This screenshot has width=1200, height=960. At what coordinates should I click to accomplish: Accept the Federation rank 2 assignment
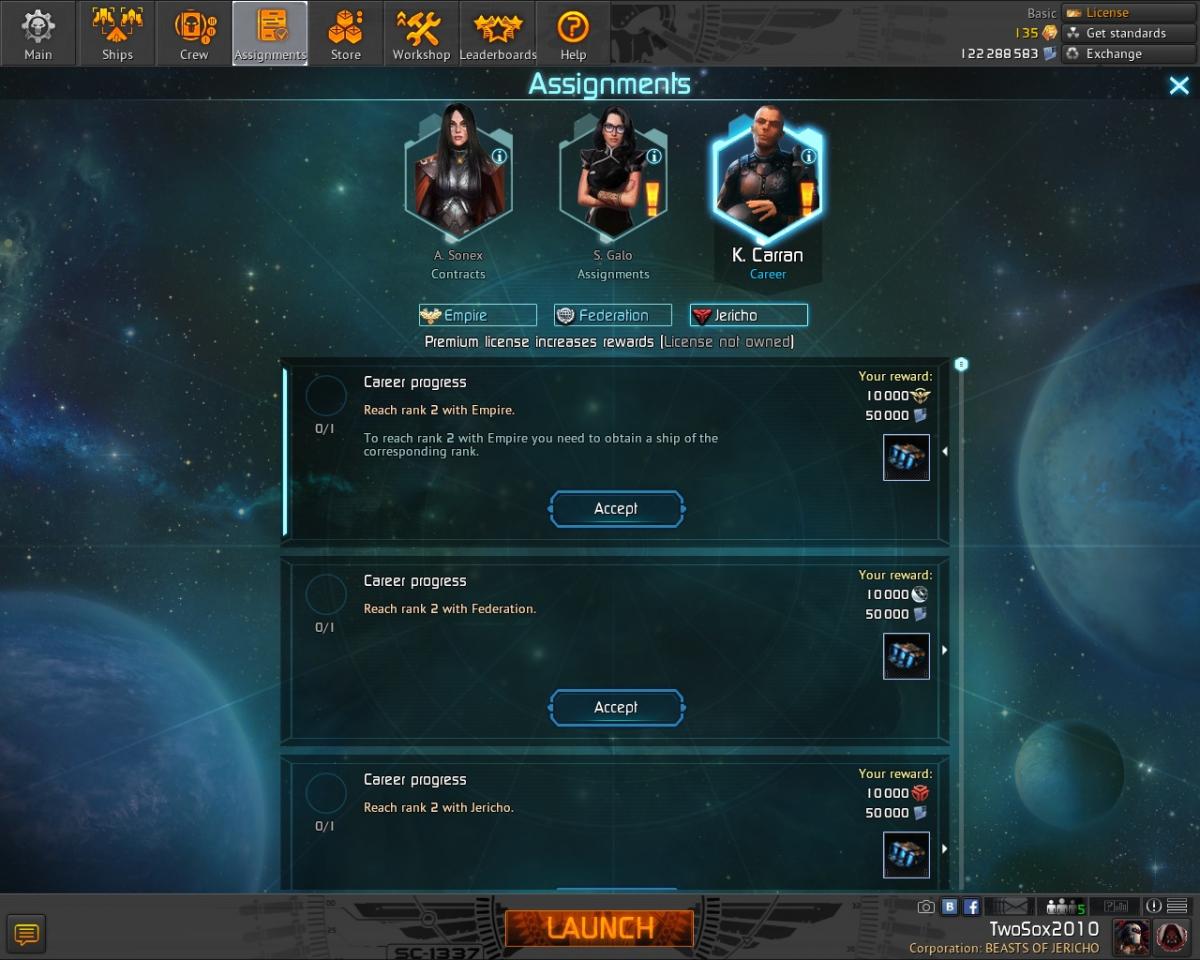pyautogui.click(x=616, y=708)
